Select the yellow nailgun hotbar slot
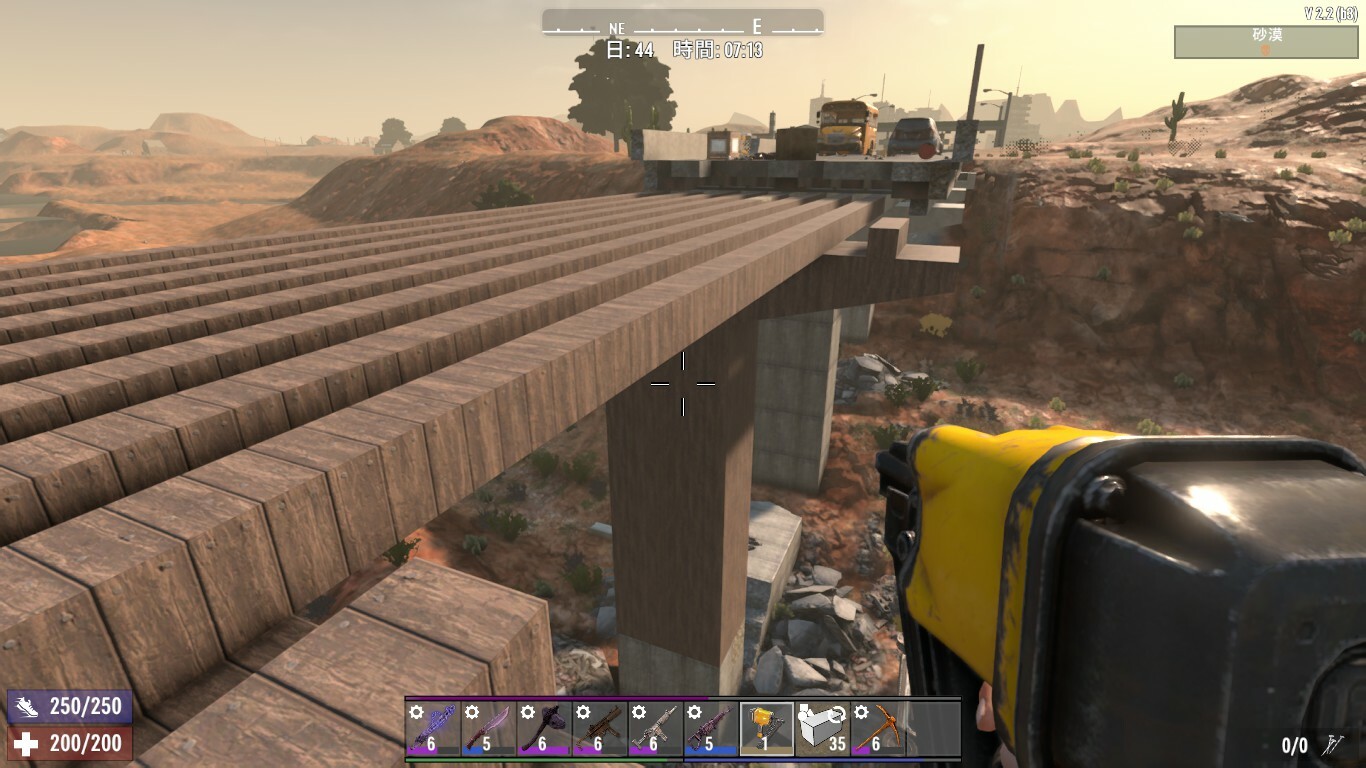 pyautogui.click(x=767, y=728)
